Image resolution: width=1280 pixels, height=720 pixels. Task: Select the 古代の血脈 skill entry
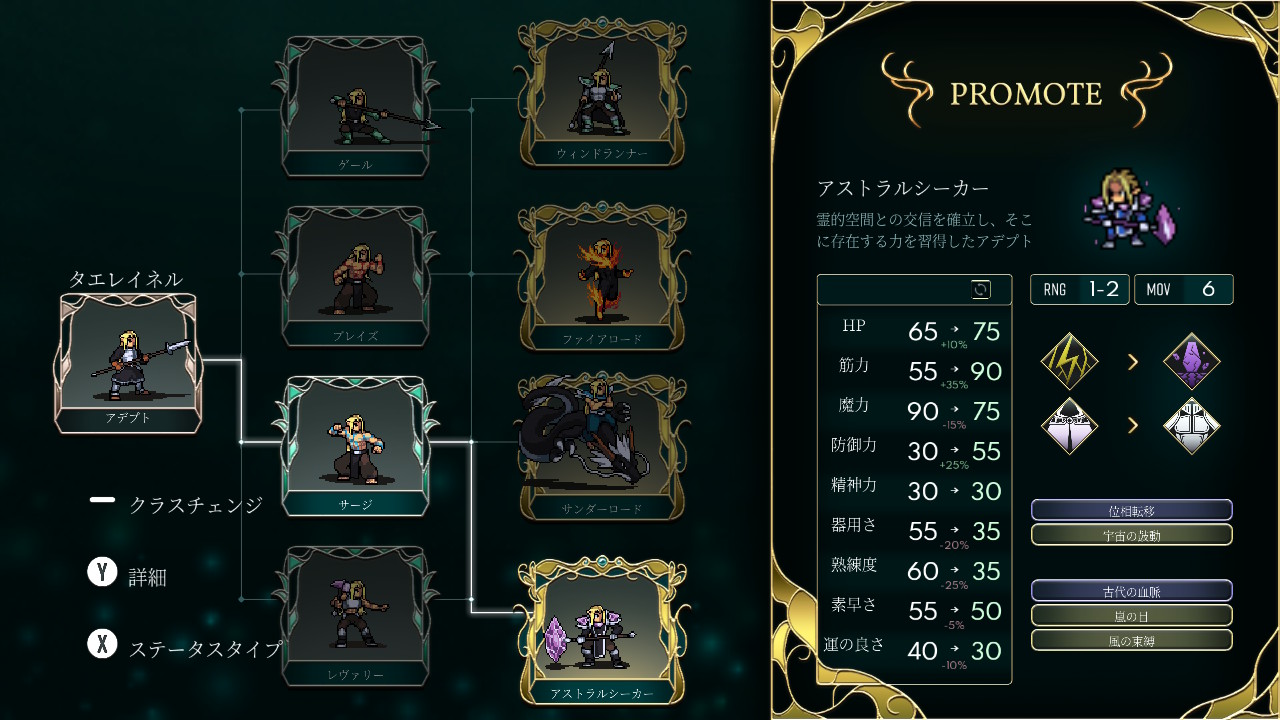click(x=1131, y=591)
